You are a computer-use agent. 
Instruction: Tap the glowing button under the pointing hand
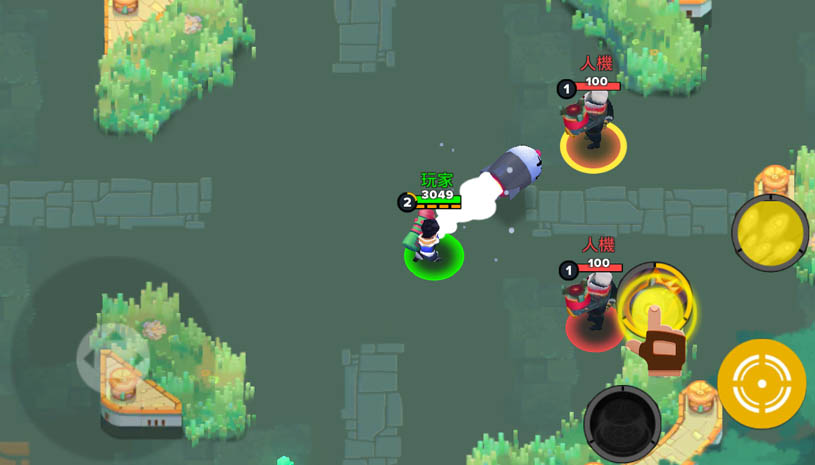(x=655, y=304)
